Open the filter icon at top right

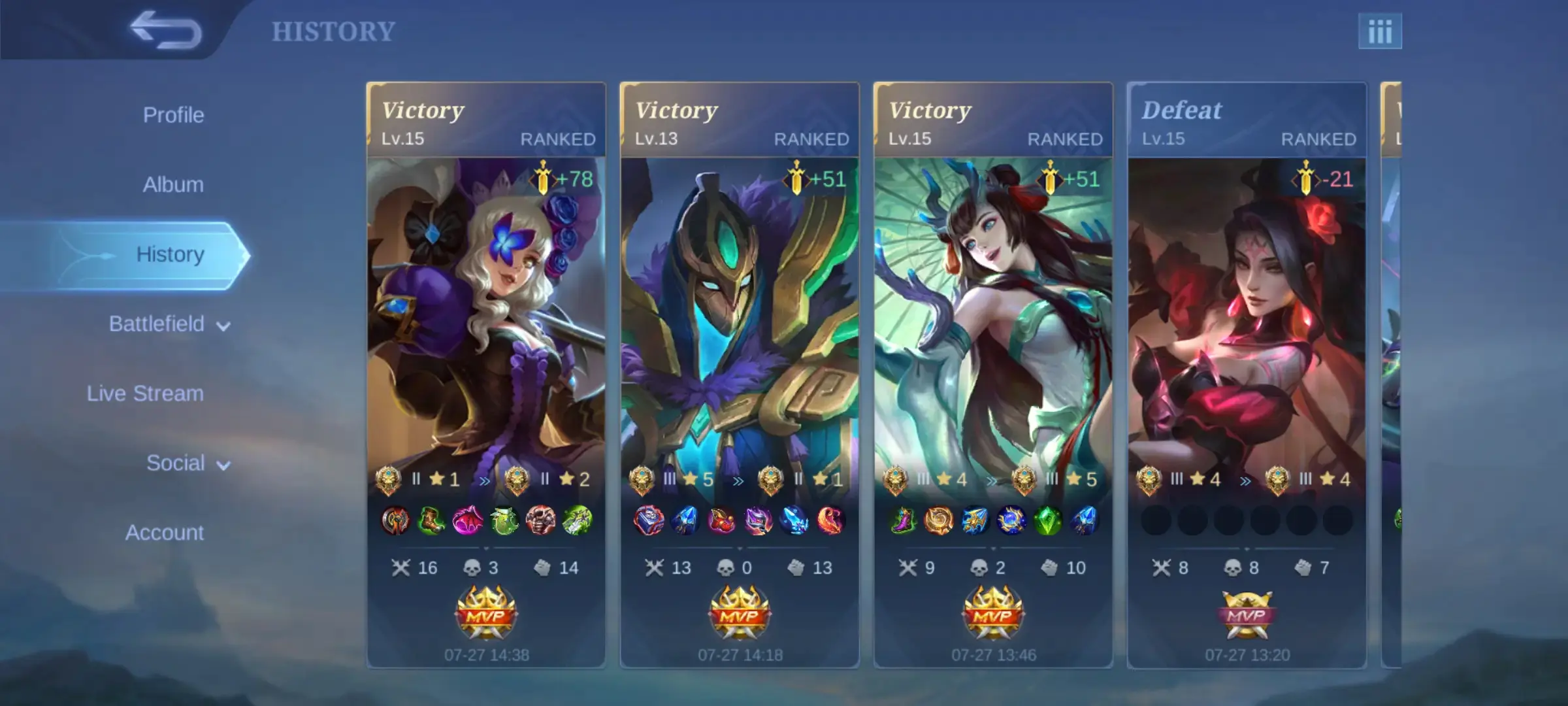pos(1380,29)
